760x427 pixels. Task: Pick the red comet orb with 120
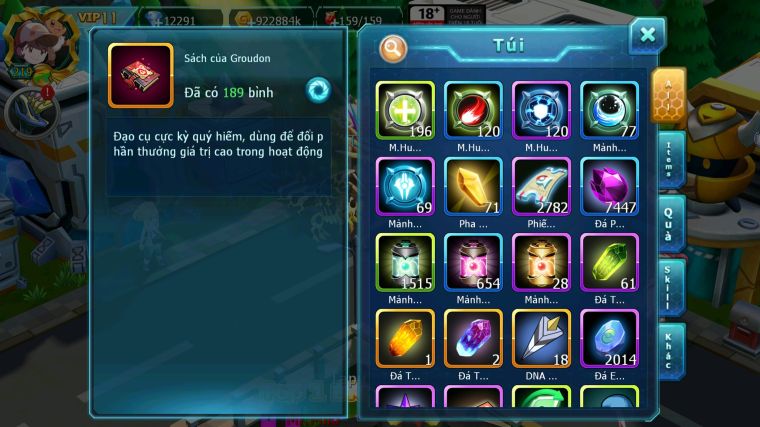pyautogui.click(x=473, y=110)
